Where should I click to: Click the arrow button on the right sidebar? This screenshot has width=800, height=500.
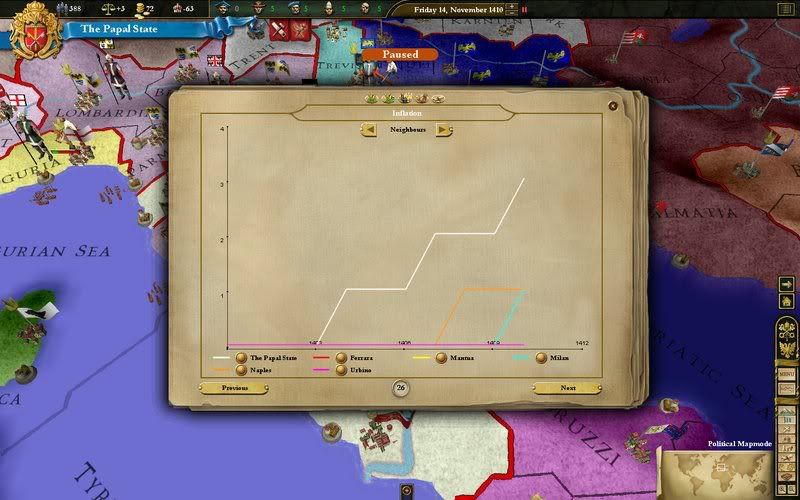787,285
